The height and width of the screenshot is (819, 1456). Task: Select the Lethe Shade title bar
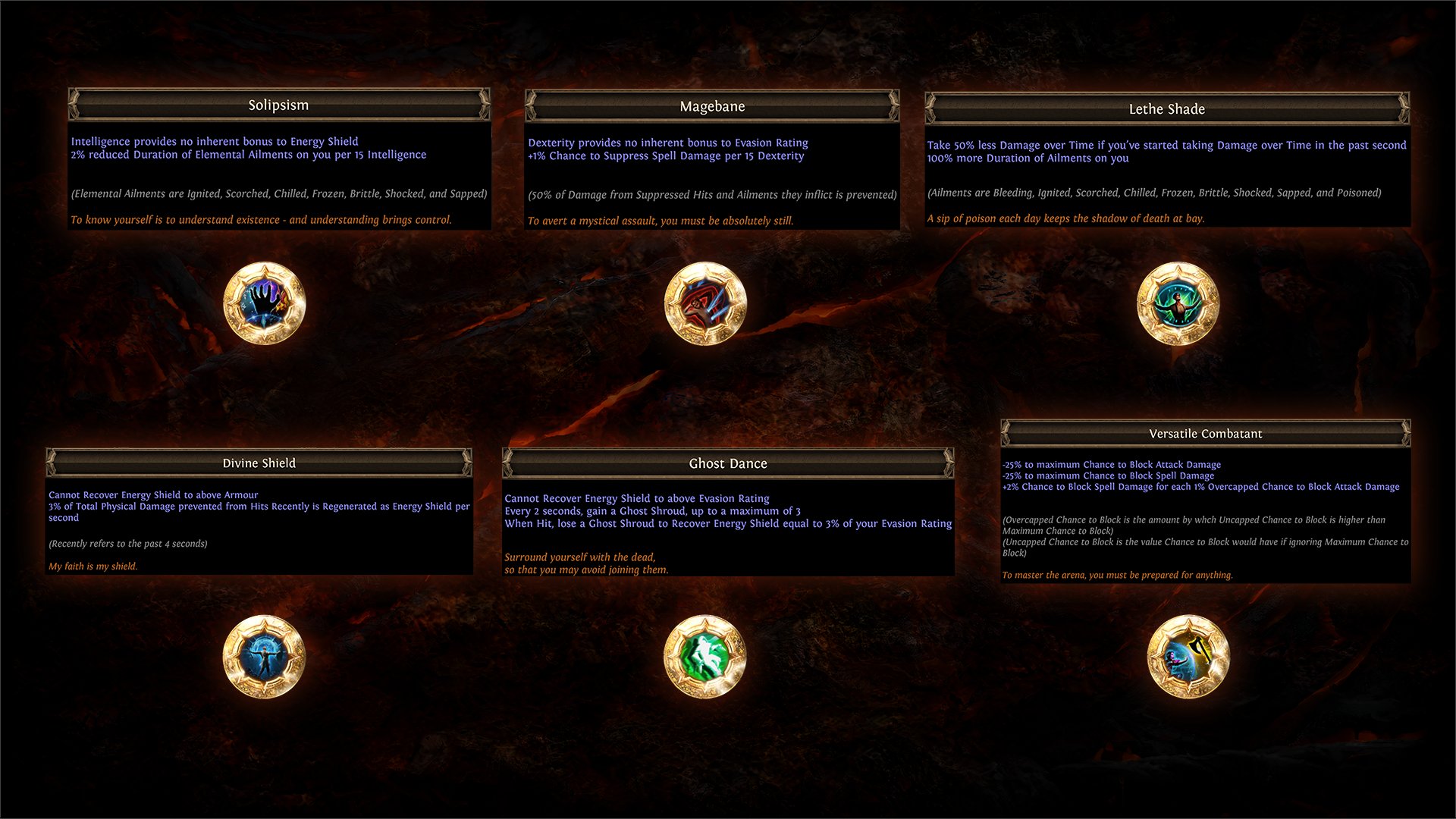1167,108
